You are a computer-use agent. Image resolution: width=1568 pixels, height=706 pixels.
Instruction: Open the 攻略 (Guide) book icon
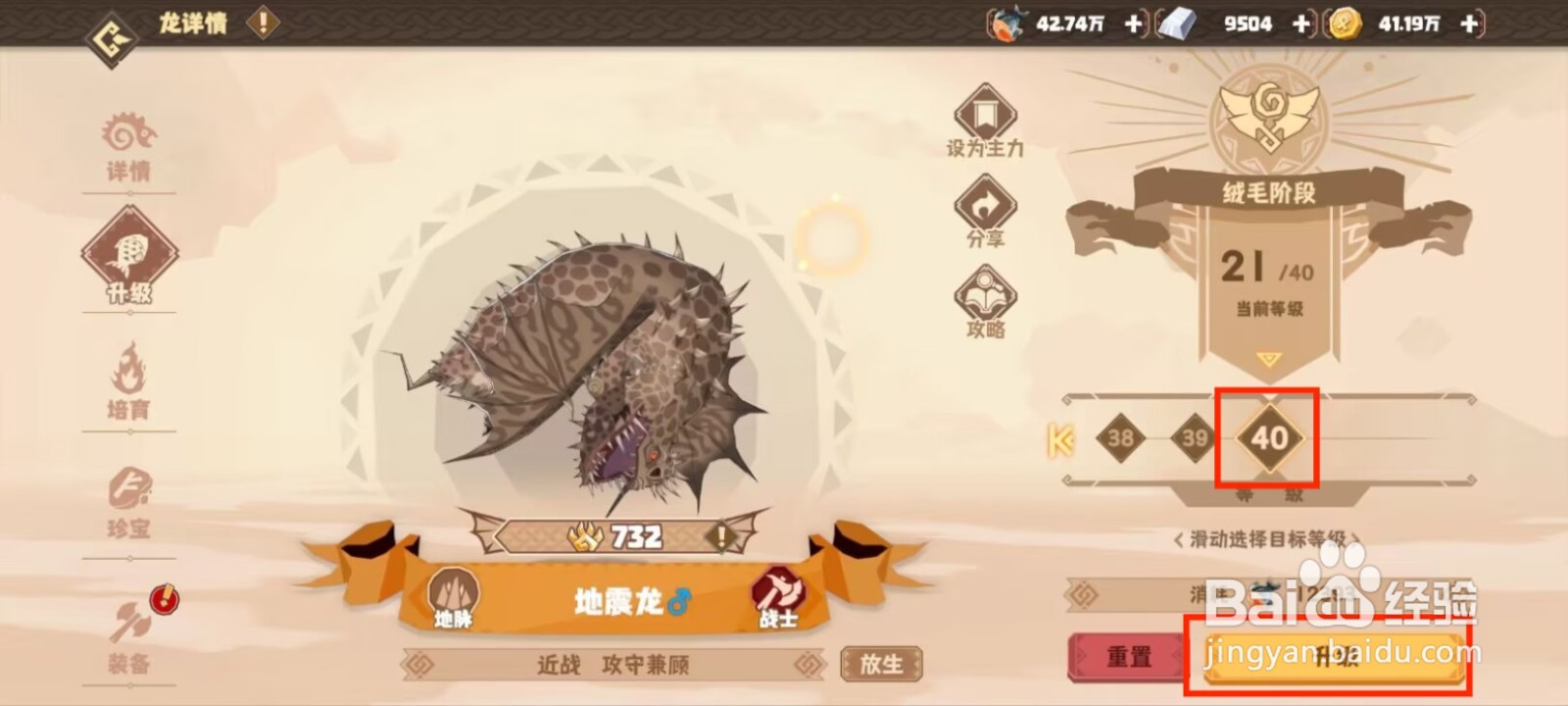(985, 296)
